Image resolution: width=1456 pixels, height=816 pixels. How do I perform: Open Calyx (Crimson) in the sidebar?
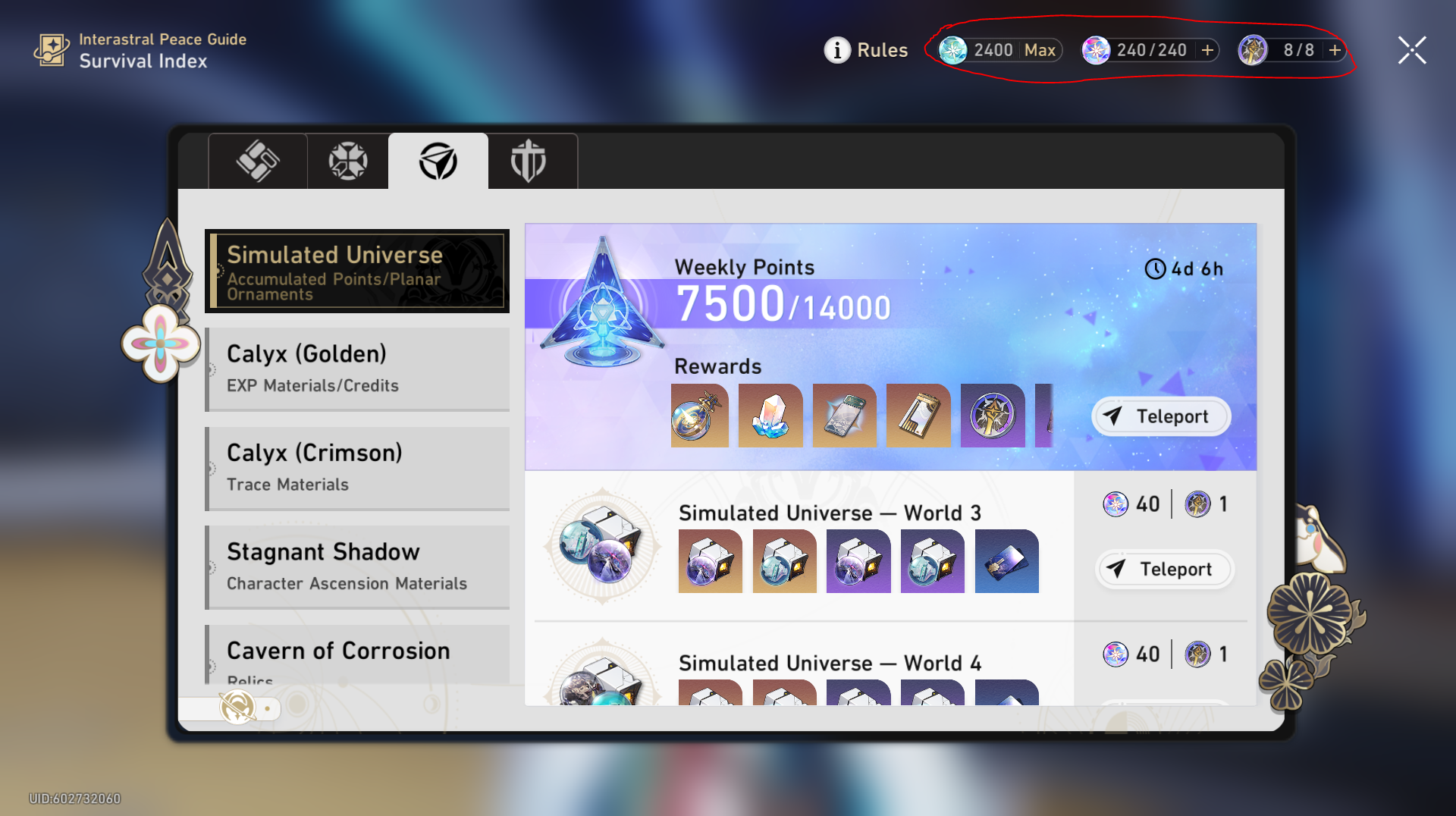click(x=356, y=468)
